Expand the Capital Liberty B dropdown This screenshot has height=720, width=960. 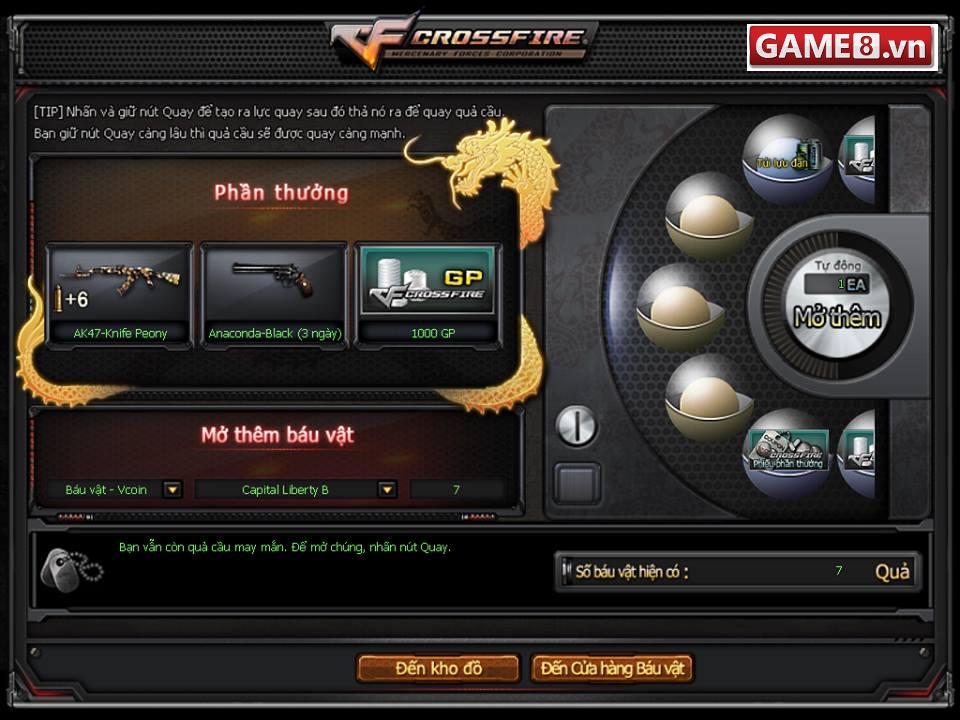(x=387, y=490)
